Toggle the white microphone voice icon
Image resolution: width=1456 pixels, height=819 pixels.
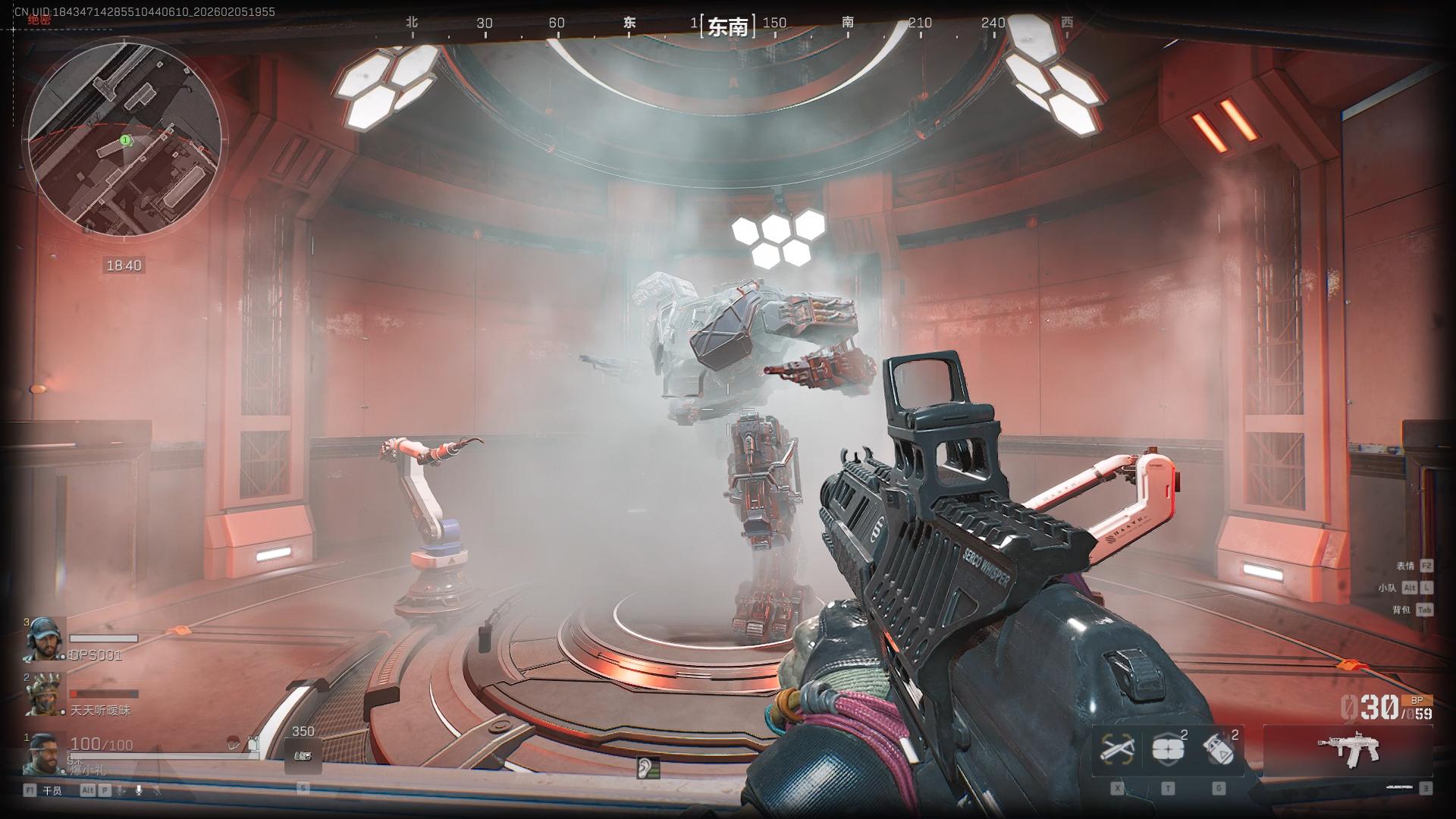coord(139,790)
